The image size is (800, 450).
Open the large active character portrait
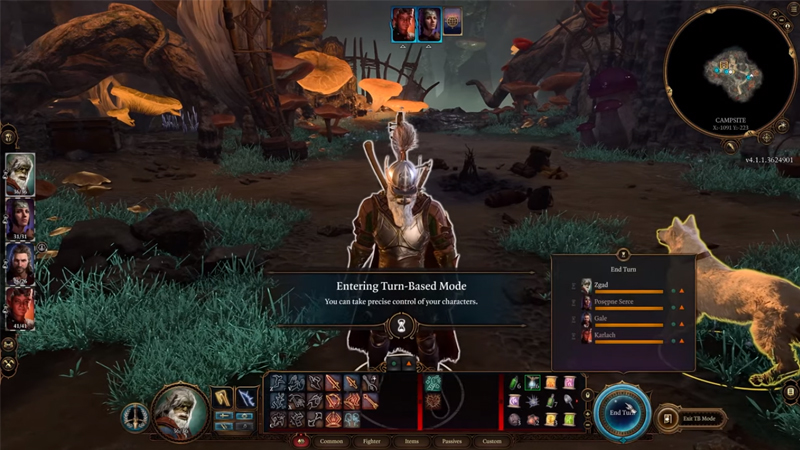tap(180, 410)
